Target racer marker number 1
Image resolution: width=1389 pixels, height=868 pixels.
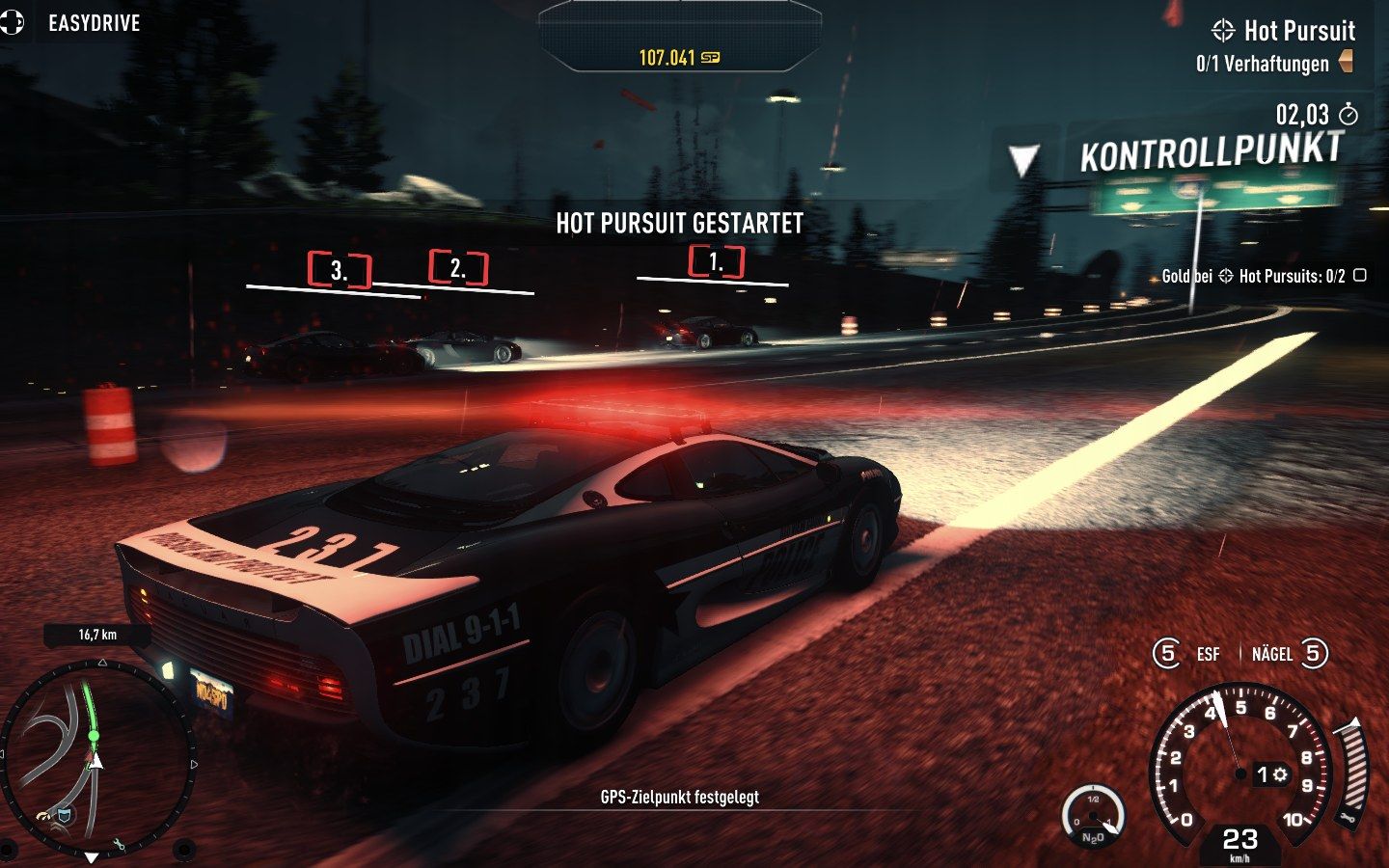pos(716,261)
